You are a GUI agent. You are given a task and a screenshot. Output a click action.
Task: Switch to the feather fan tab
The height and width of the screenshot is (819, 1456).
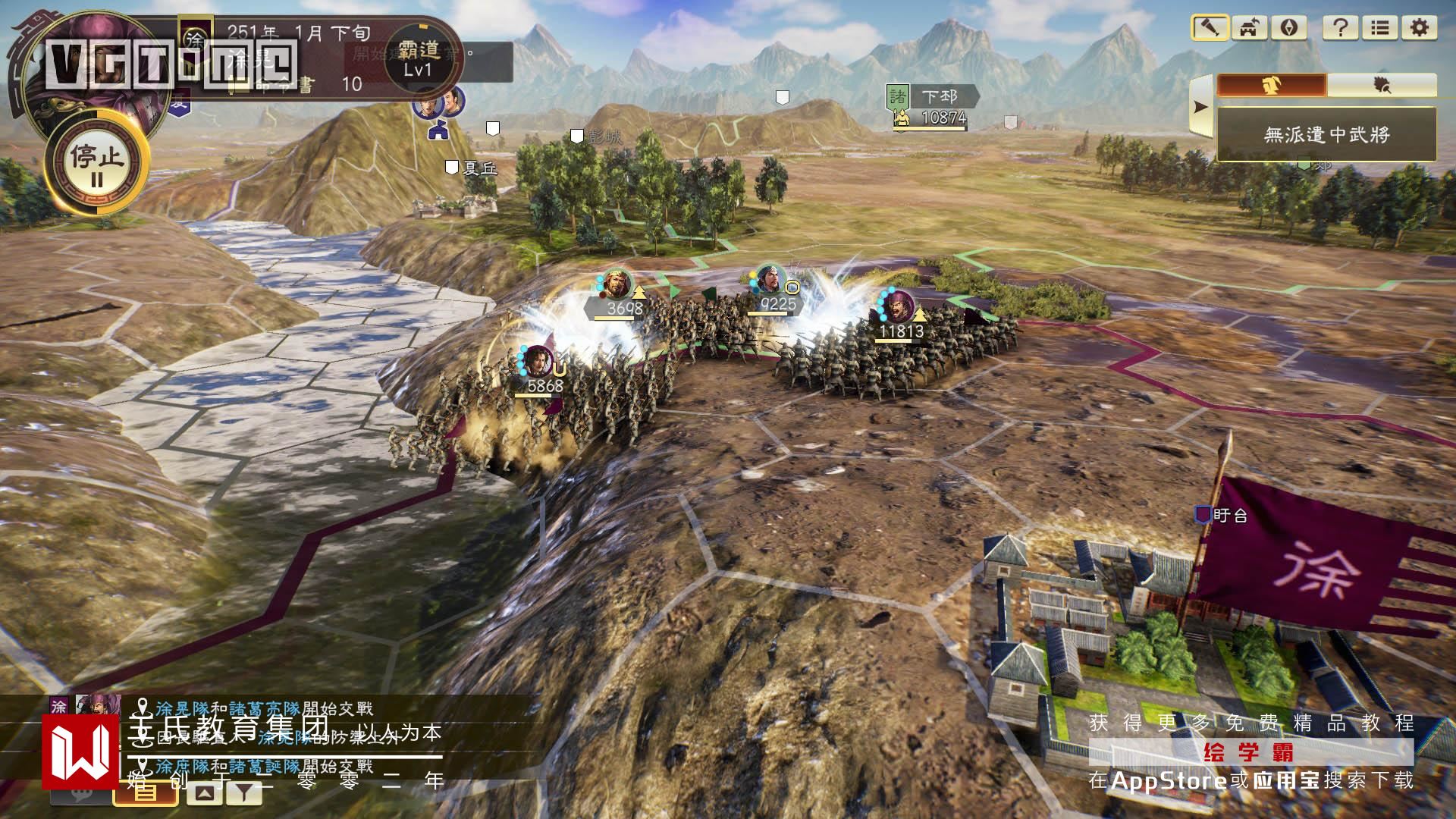coord(1382,85)
